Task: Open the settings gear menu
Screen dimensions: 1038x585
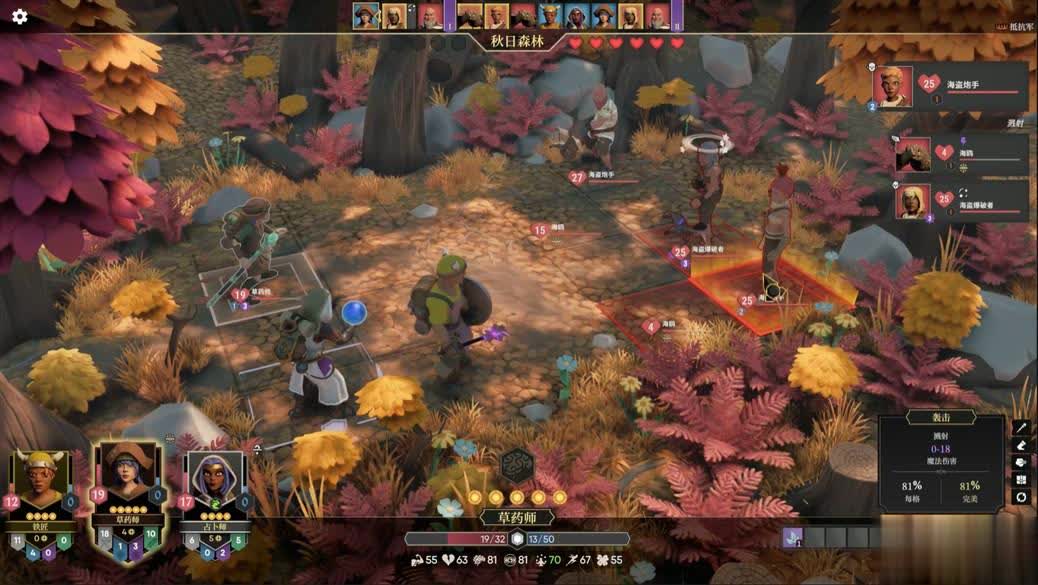Action: pos(19,16)
